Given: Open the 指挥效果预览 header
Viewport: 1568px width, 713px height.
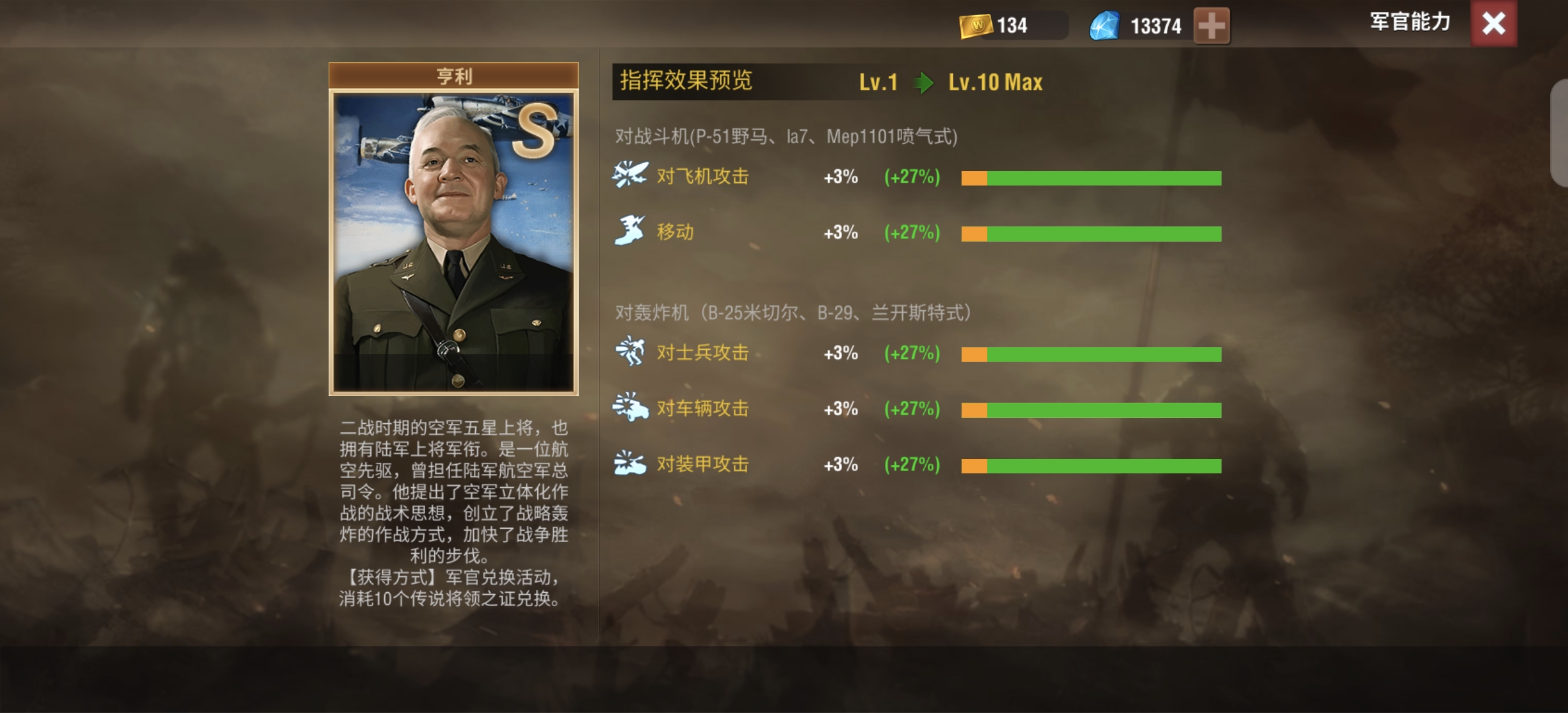Looking at the screenshot, I should [686, 82].
